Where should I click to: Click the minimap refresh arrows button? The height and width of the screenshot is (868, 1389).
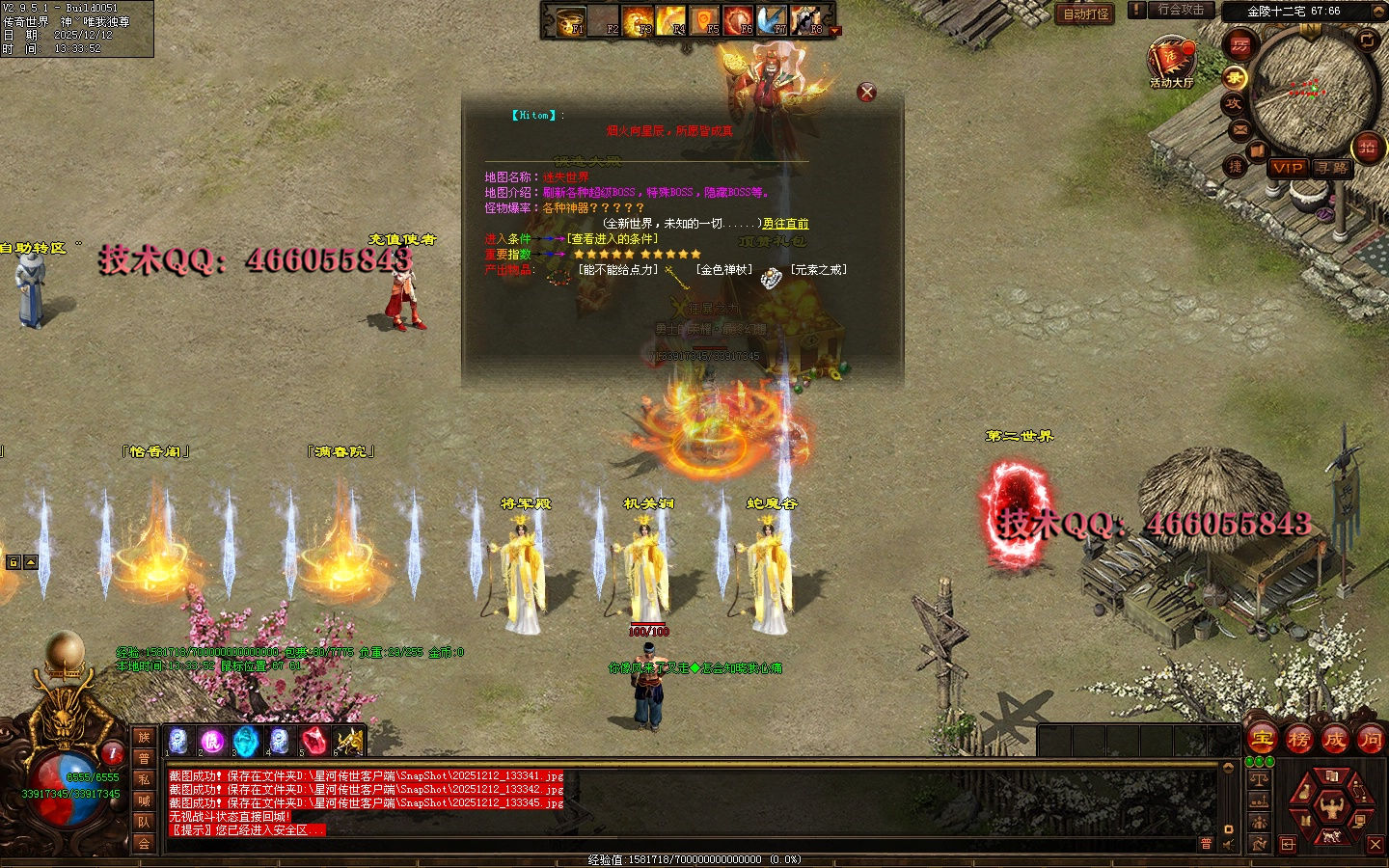(1367, 40)
